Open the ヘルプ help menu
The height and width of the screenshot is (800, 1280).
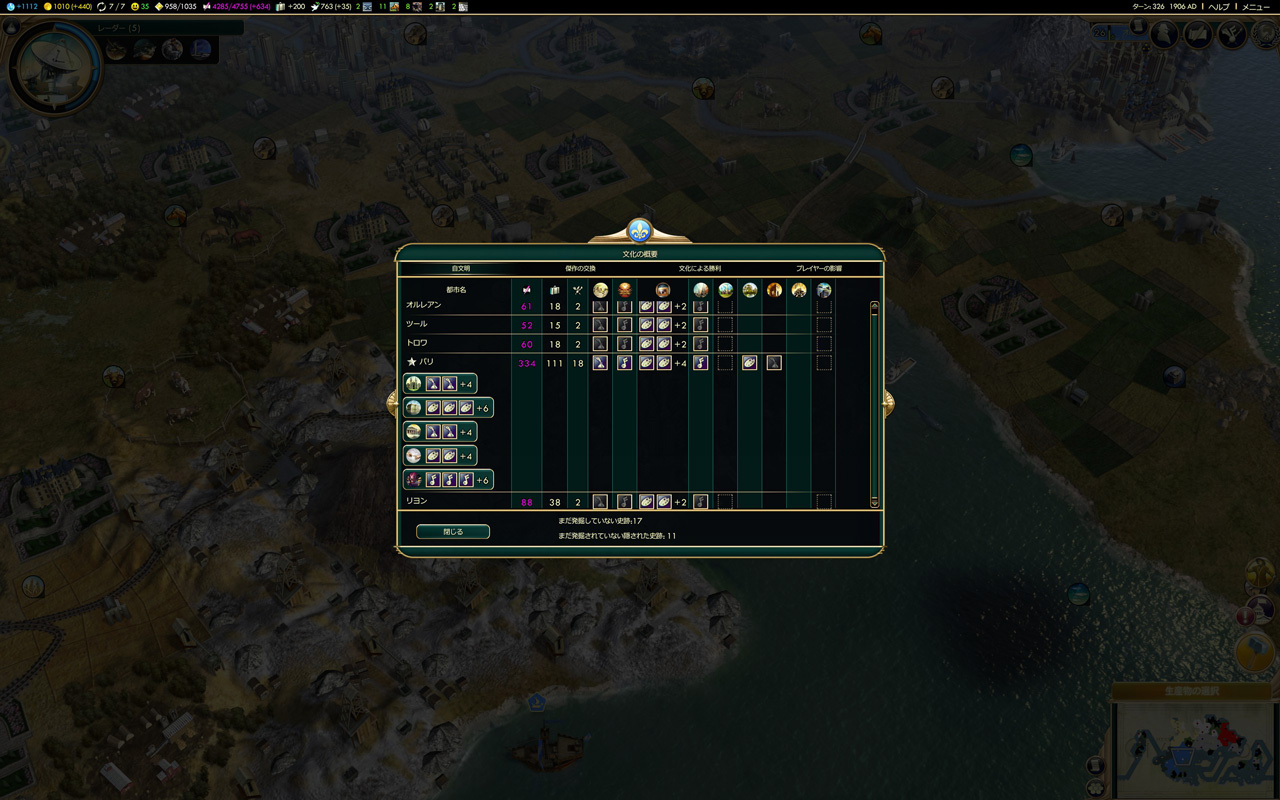[1219, 7]
